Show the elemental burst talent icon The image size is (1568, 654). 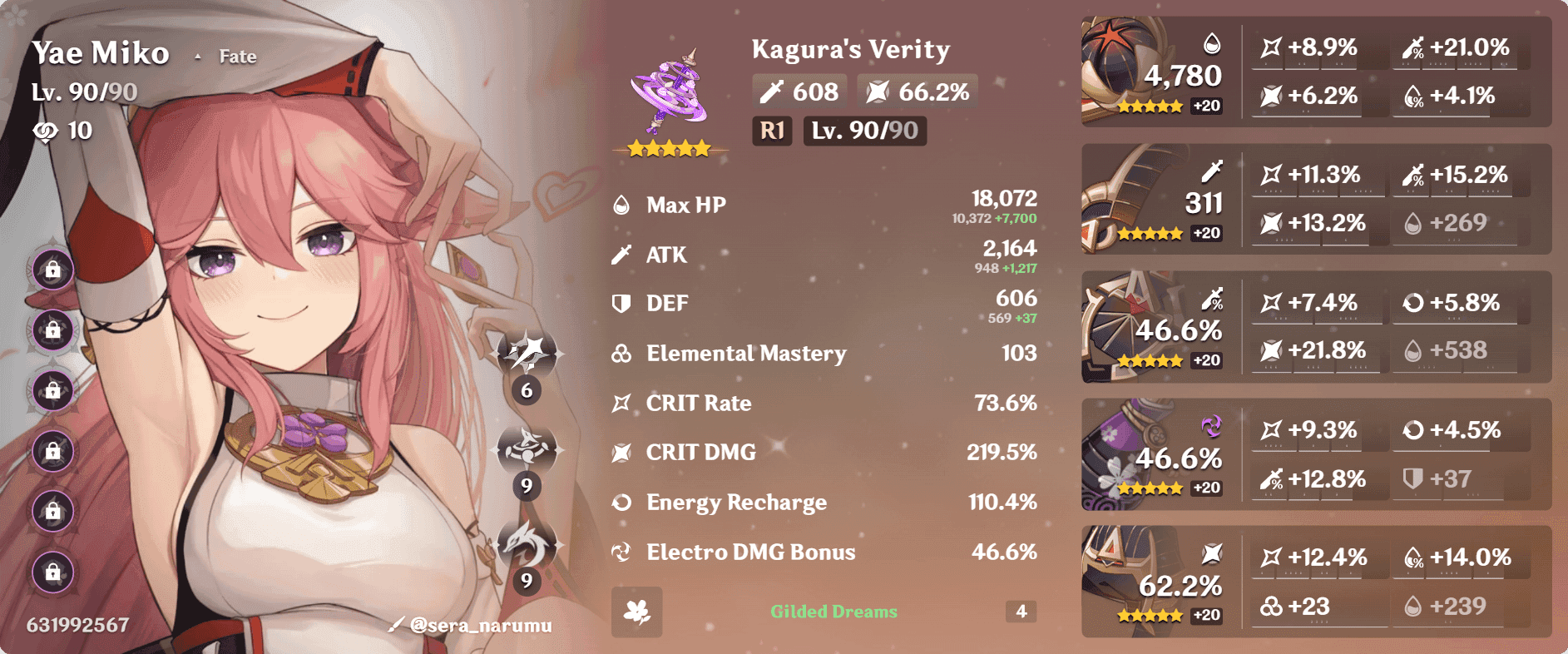tap(527, 544)
